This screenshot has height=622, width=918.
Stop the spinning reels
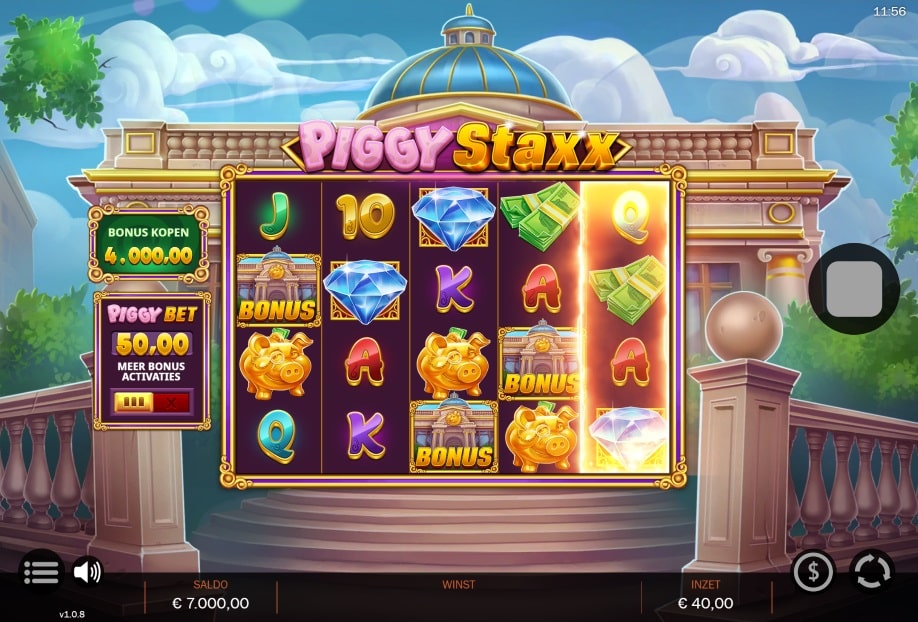point(853,289)
